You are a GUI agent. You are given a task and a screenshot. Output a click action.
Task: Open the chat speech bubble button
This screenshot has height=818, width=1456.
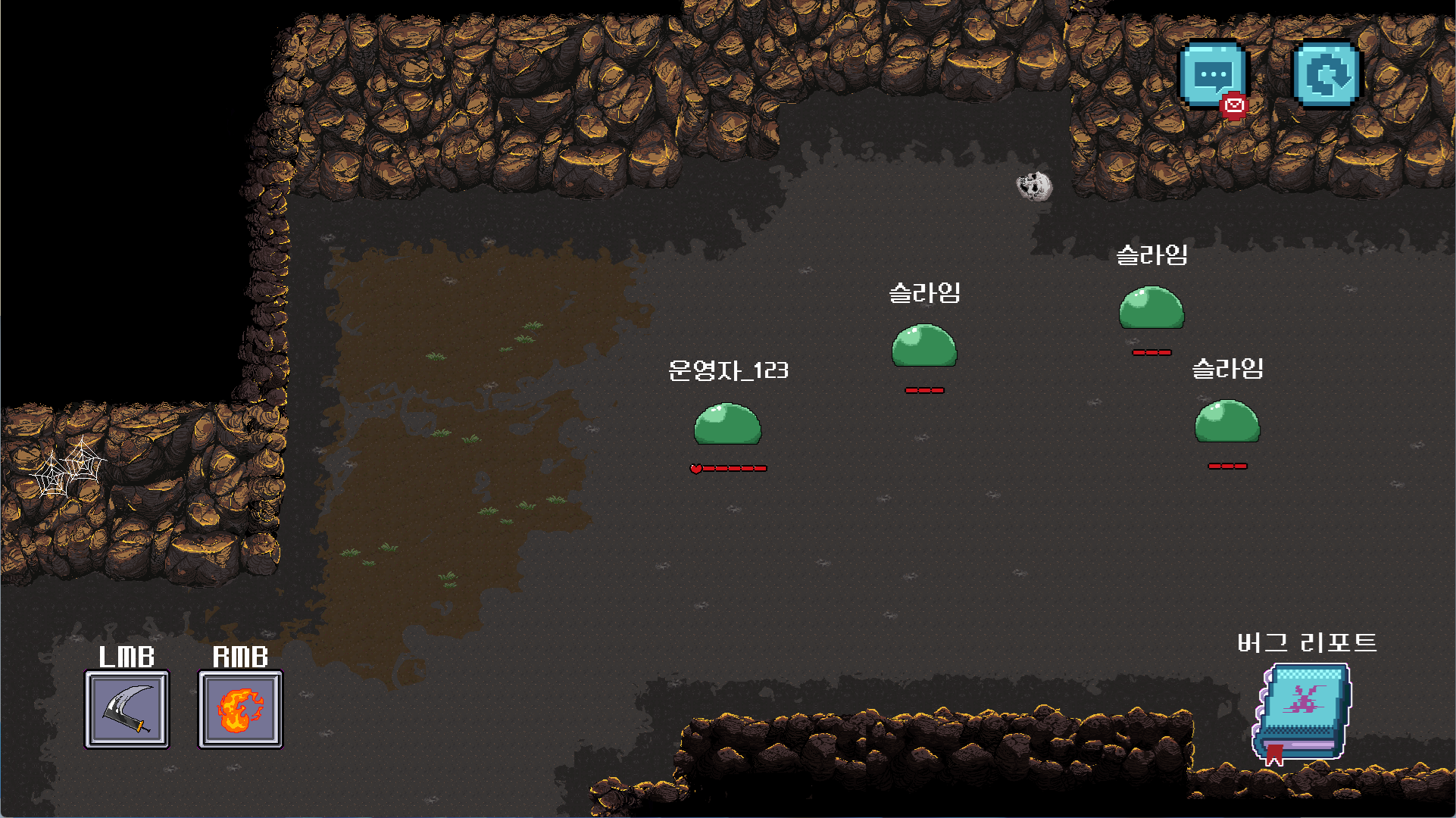point(1213,76)
